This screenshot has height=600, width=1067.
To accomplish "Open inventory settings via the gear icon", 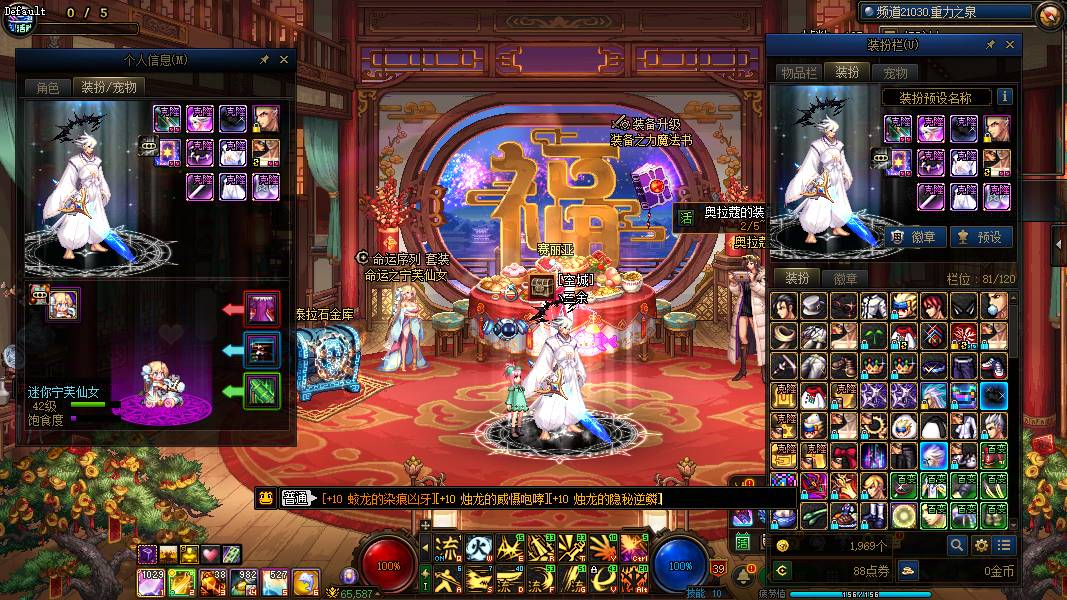I will tap(981, 545).
